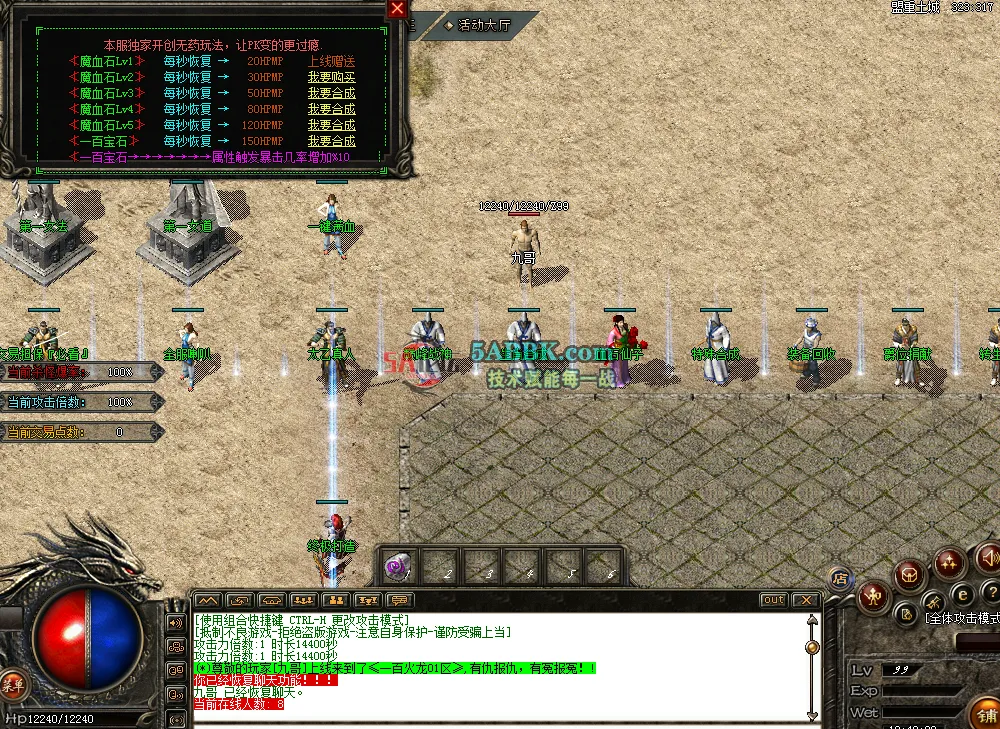Close the 魔血石 info dialog
The height and width of the screenshot is (729, 1000).
(397, 9)
